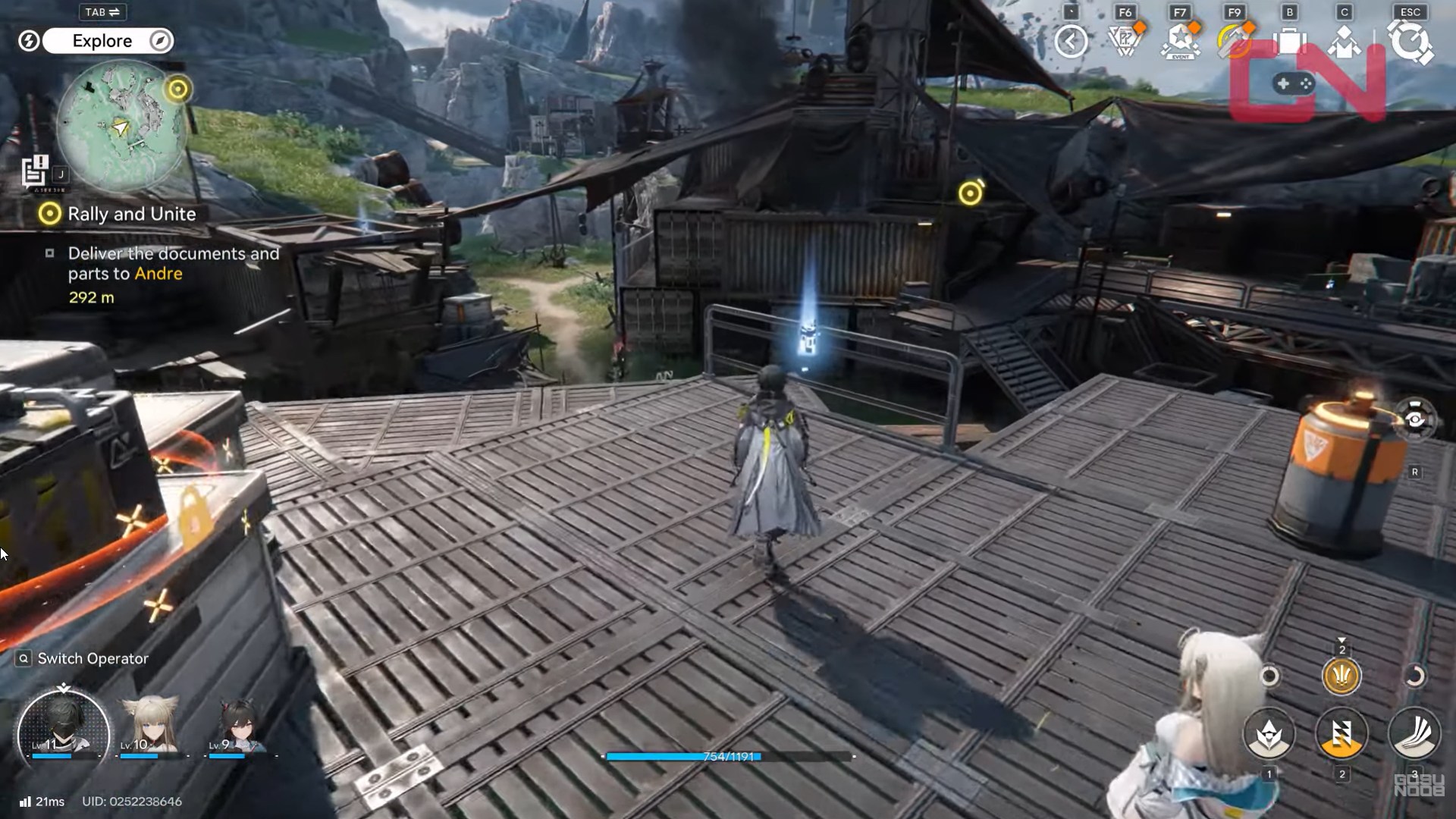The image size is (1456, 819).
Task: Open the mission log document icon
Action: [35, 171]
